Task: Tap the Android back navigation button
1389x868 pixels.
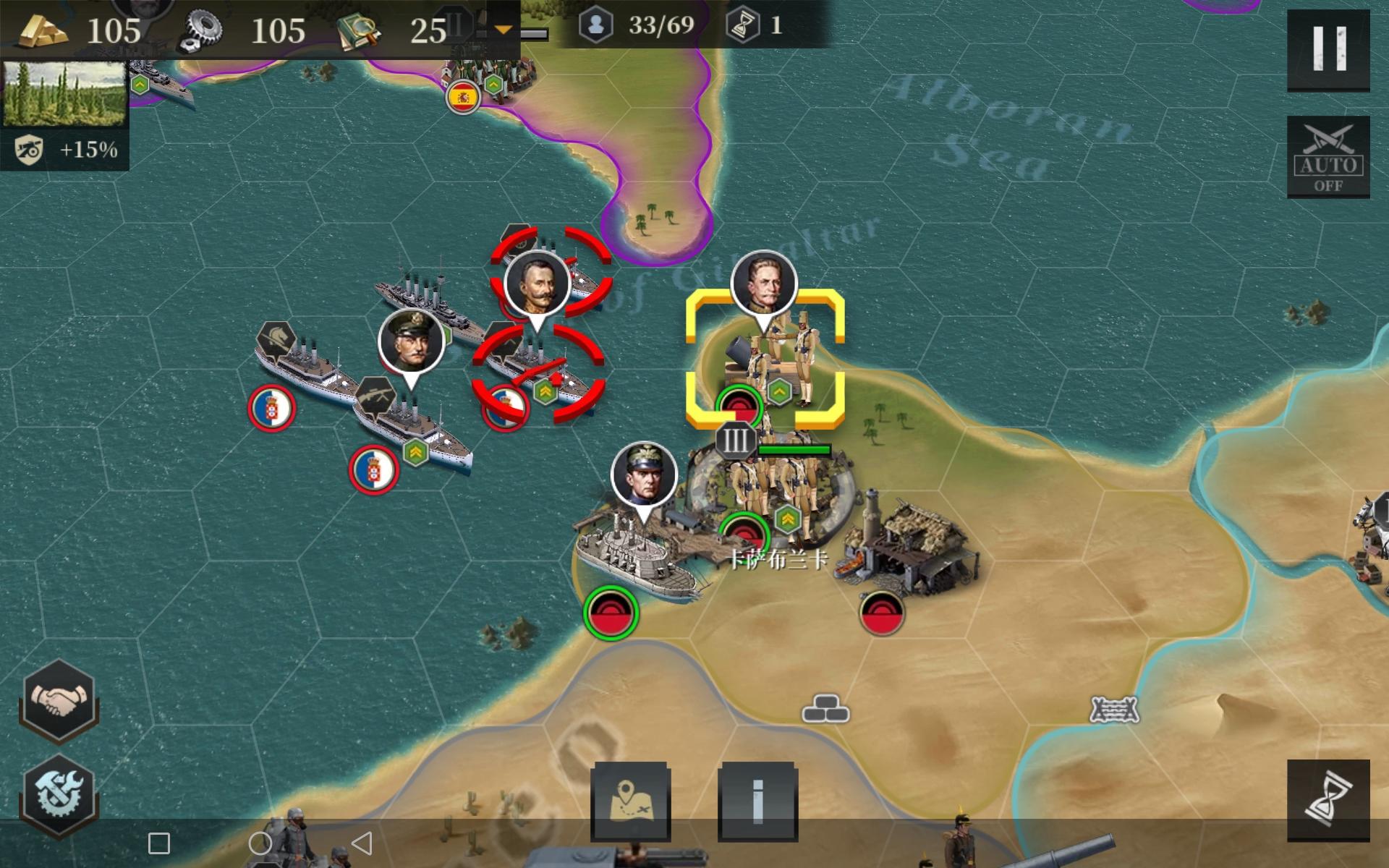Action: pos(362,843)
